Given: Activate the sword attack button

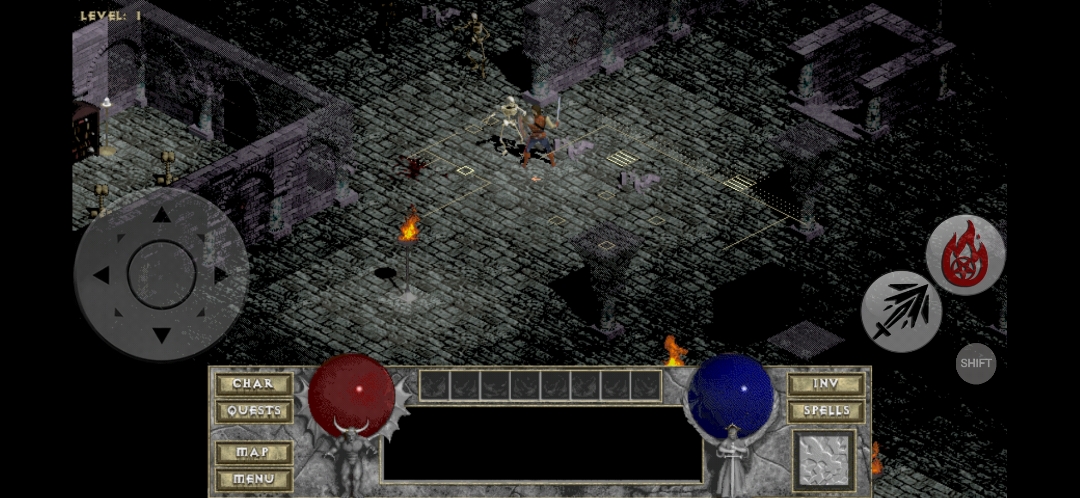Looking at the screenshot, I should tap(900, 311).
